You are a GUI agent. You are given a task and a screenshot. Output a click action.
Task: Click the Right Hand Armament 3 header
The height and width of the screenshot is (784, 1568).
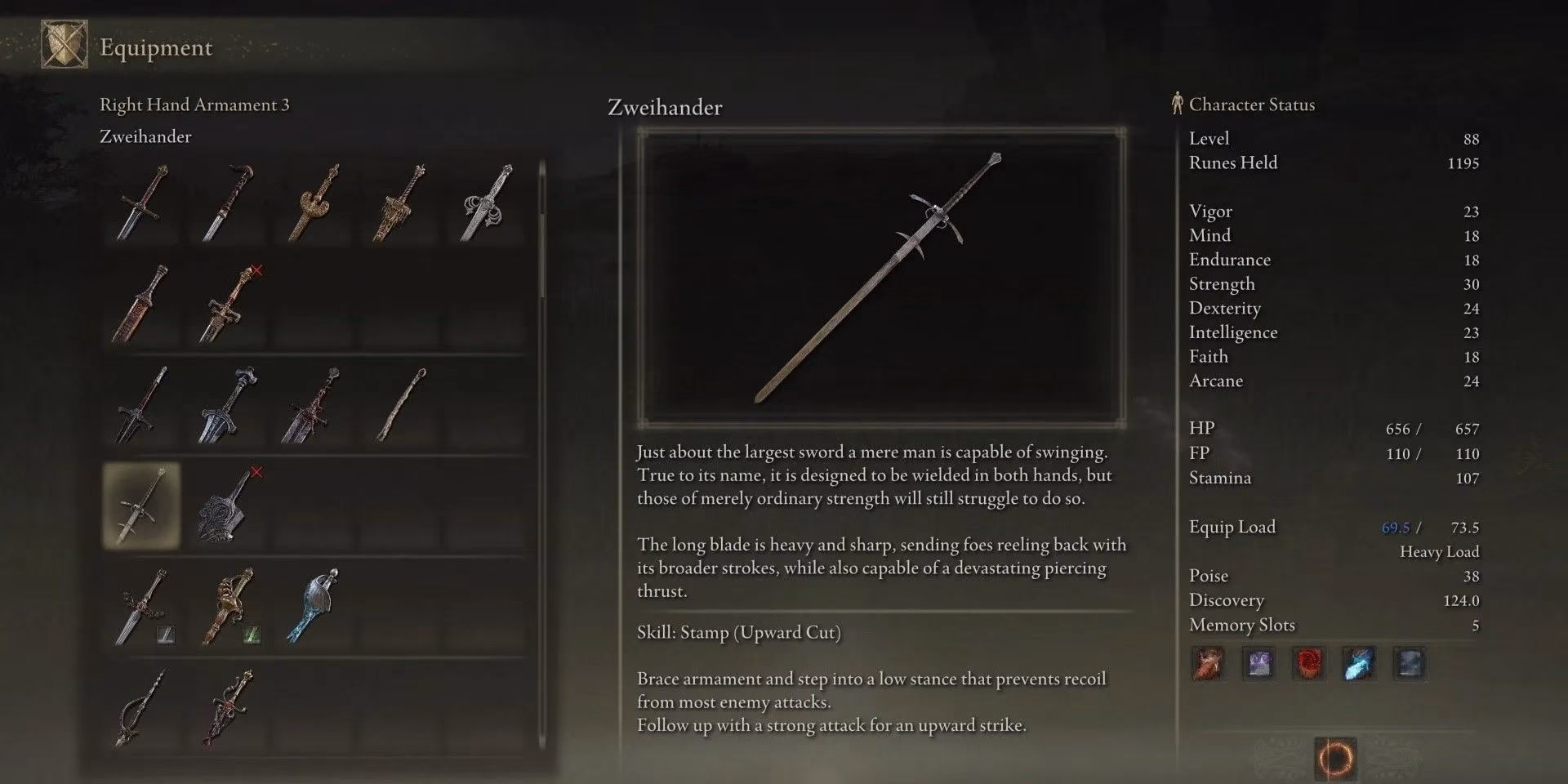(x=195, y=105)
